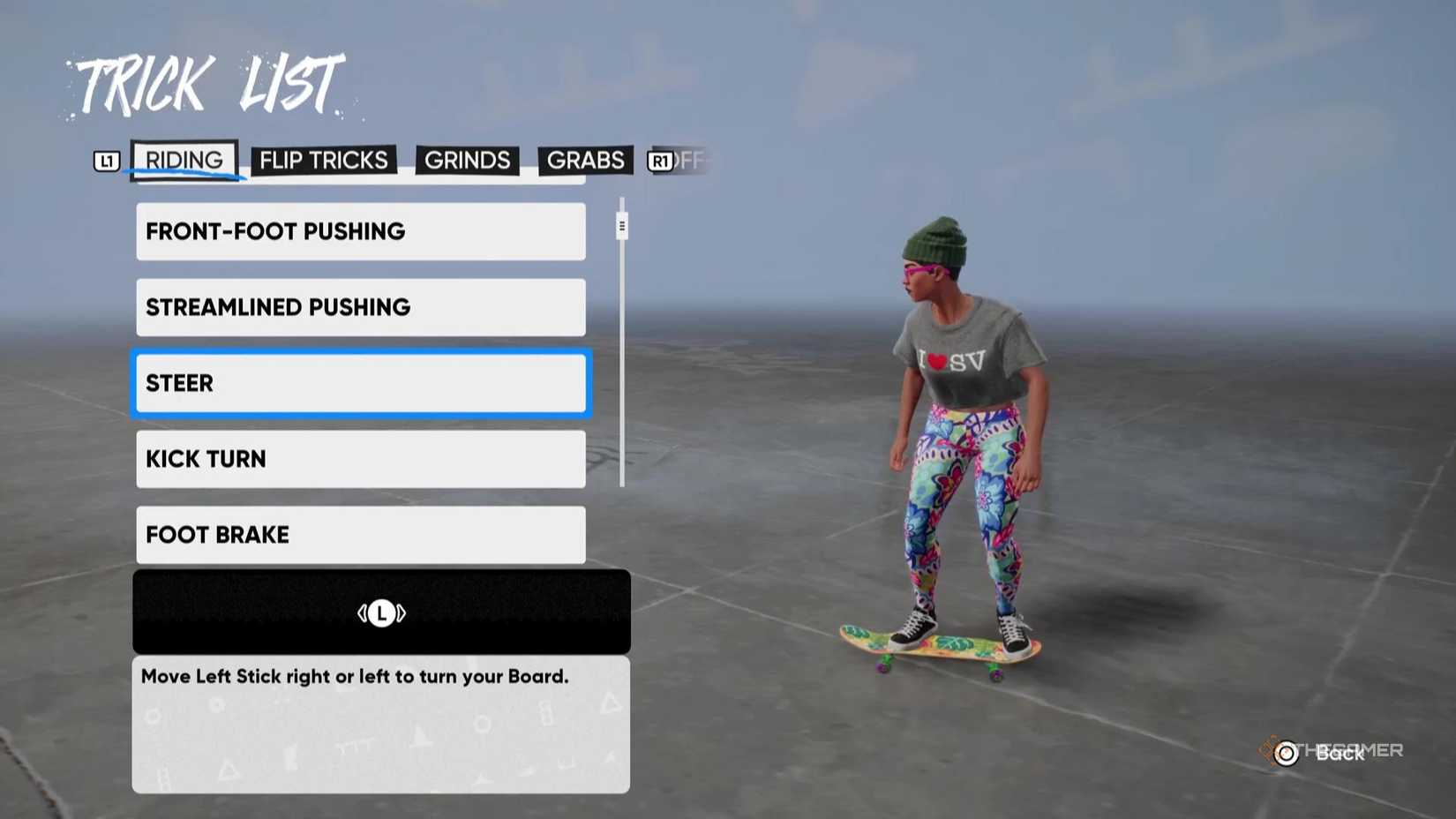Screen dimensions: 1456x819
Task: Click the Back option
Action: 1338,755
